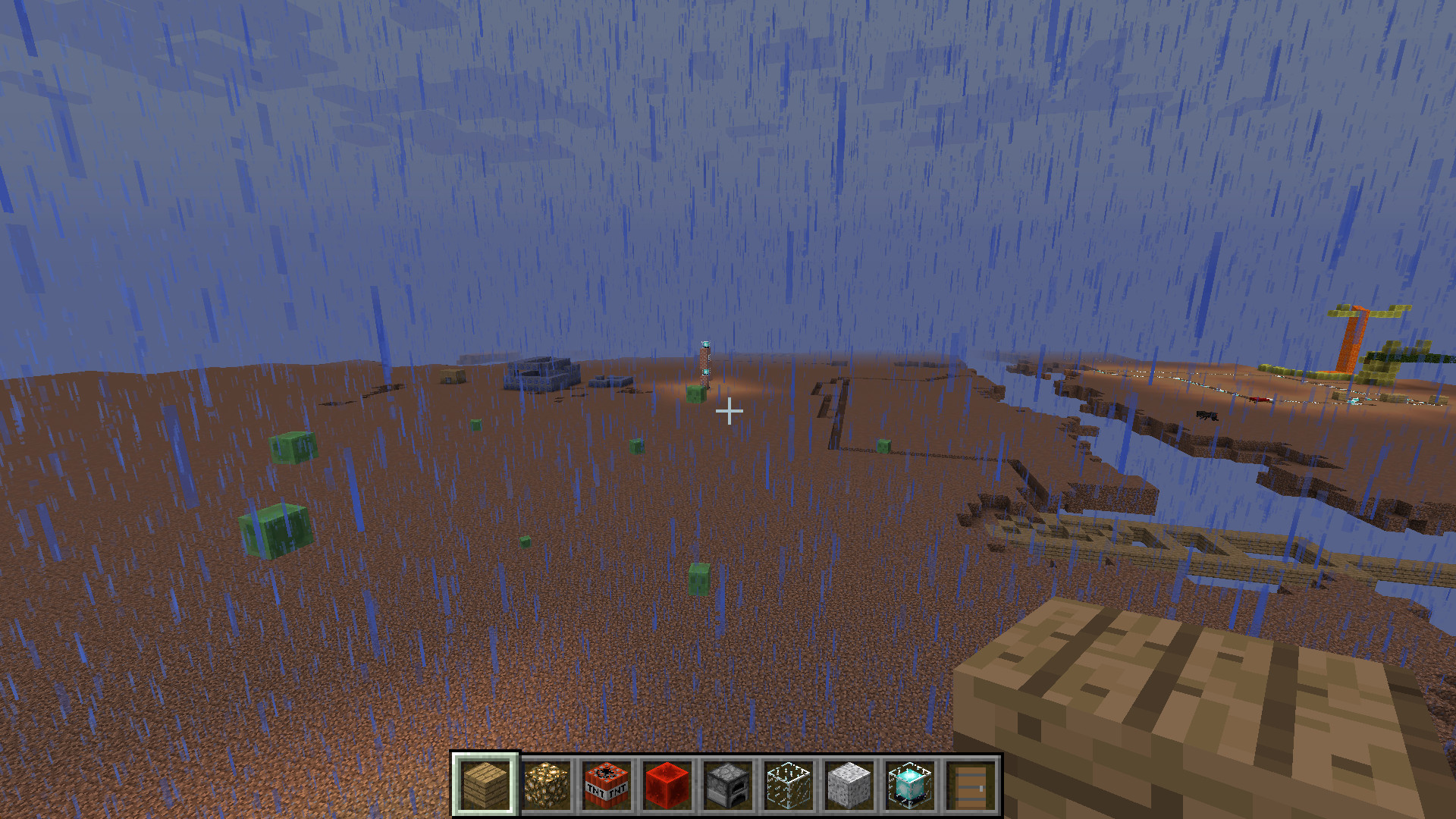The width and height of the screenshot is (1456, 819).
Task: Click the crosshair at screen center
Action: tap(730, 409)
